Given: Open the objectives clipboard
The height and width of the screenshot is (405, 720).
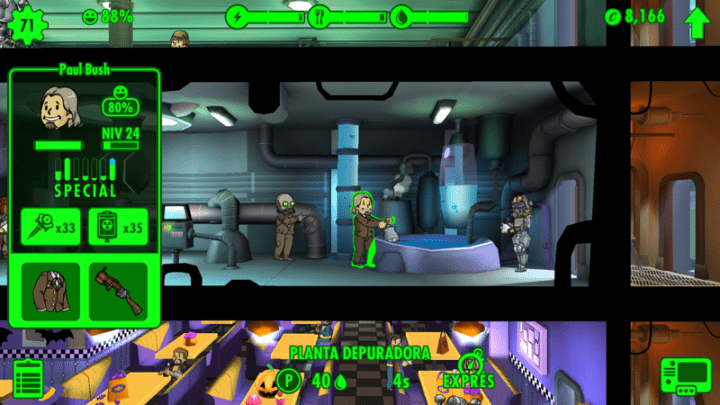Looking at the screenshot, I should point(29,380).
